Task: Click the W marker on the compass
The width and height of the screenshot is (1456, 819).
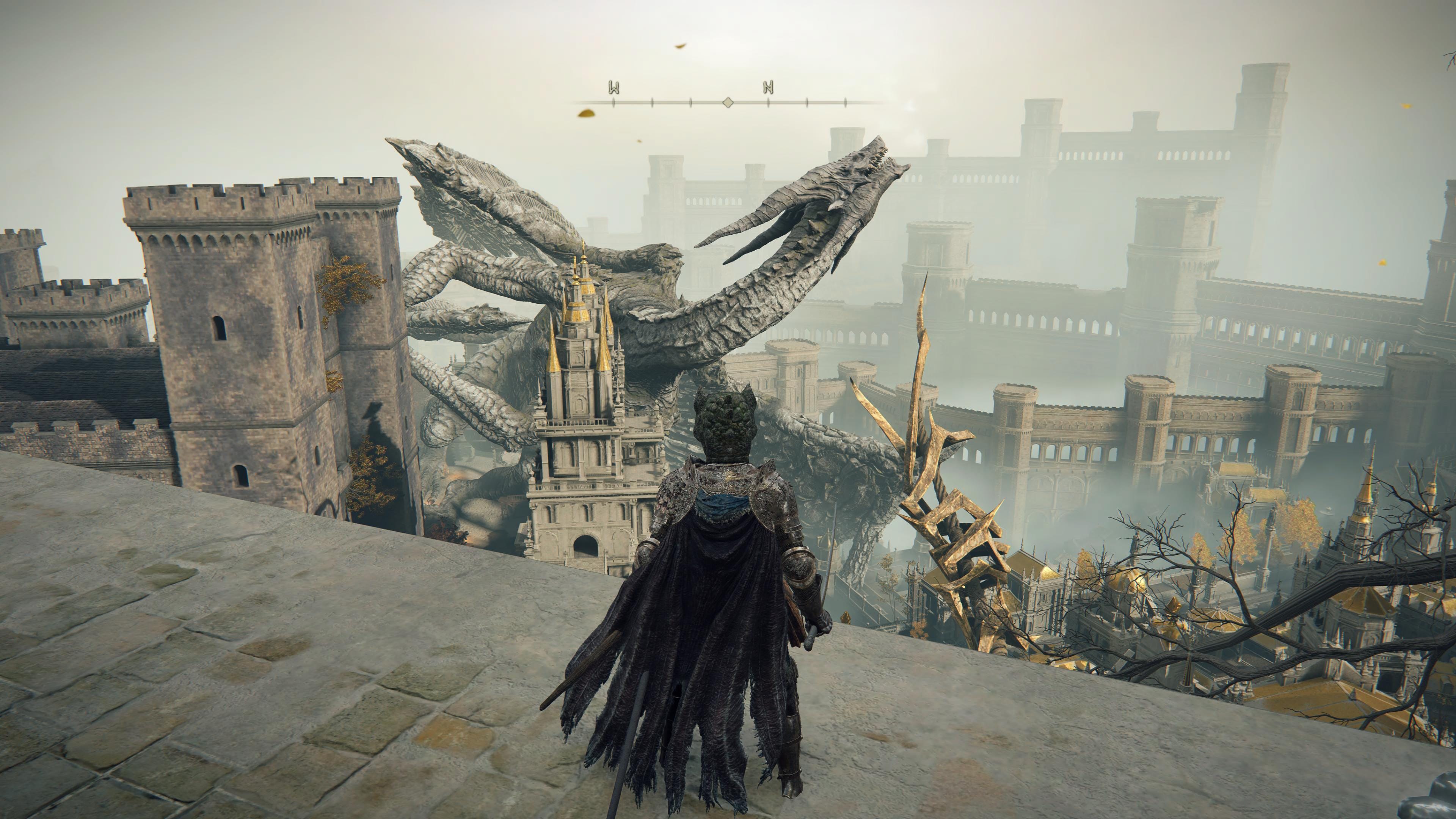Action: click(x=614, y=88)
